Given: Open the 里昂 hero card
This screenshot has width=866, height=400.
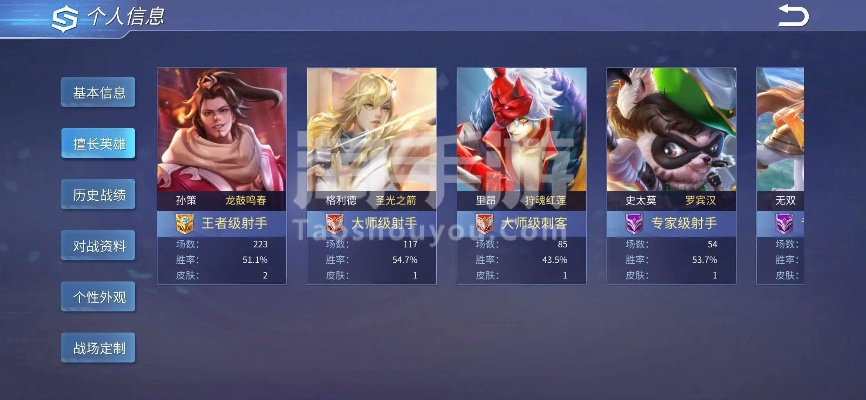Looking at the screenshot, I should point(522,175).
